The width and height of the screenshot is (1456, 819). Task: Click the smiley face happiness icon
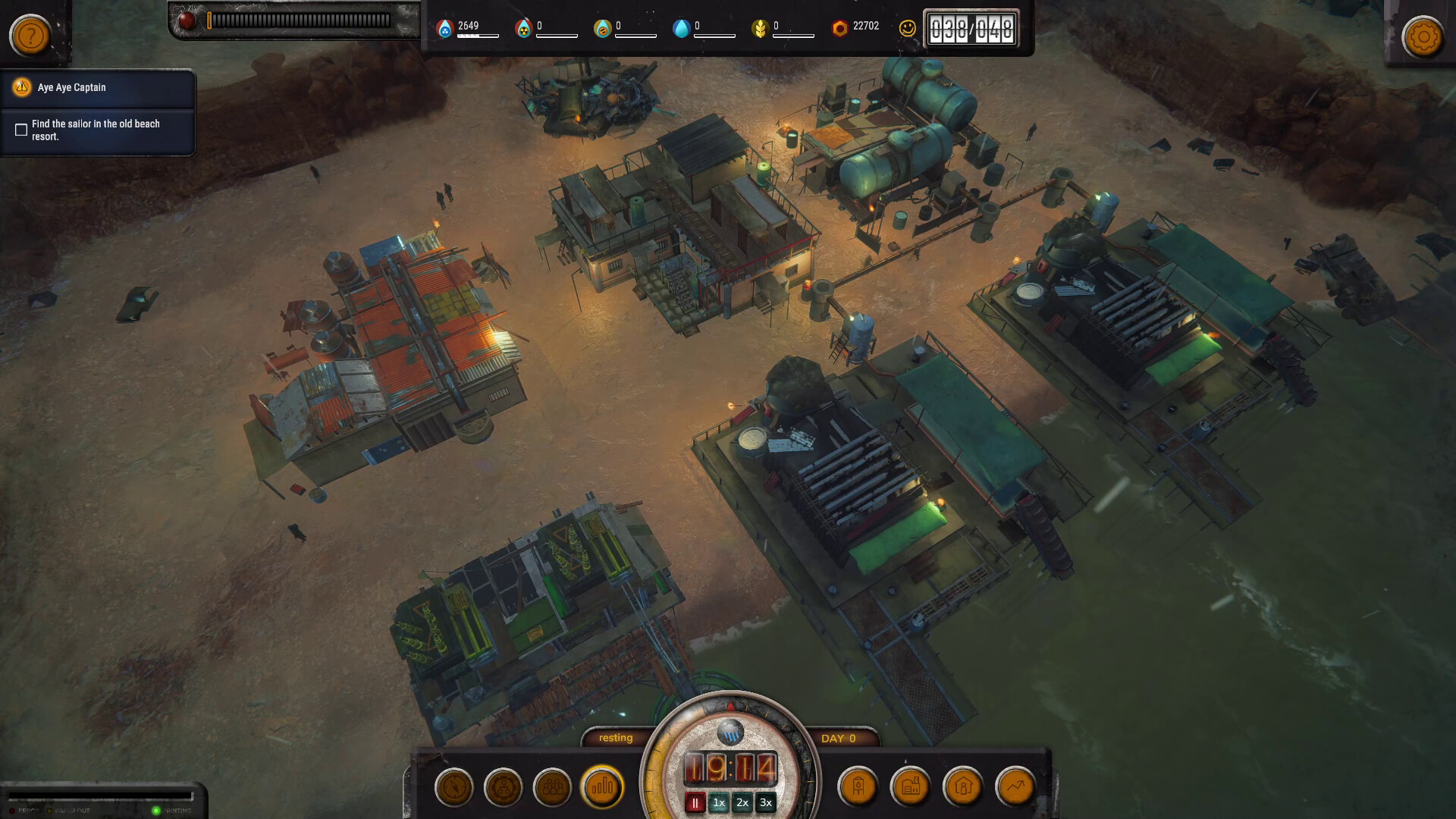pos(907,28)
